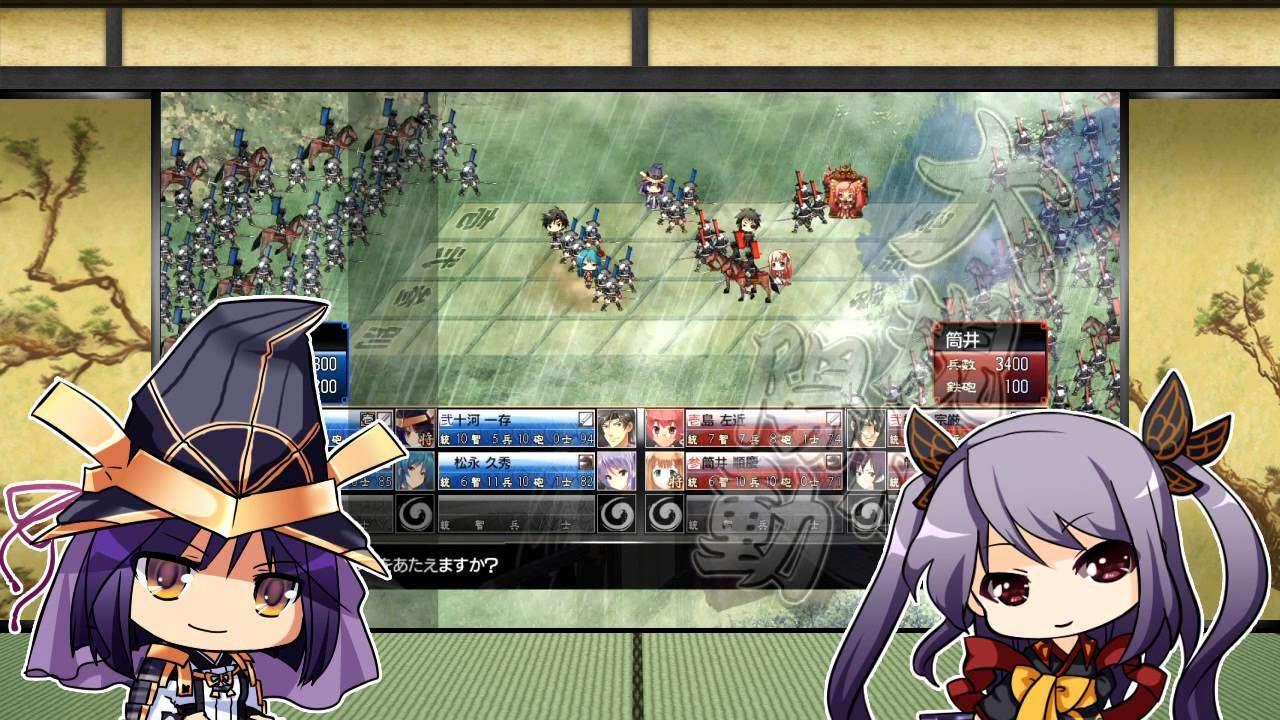Select the 十河 一存 unit panel
The height and width of the screenshot is (720, 1280).
click(516, 427)
